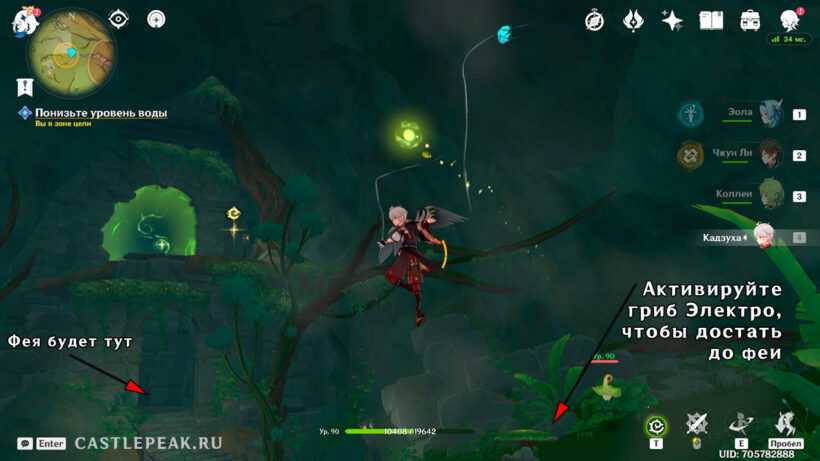The width and height of the screenshot is (820, 461).
Task: Open the Adventurer Handbook book icon
Action: click(x=711, y=21)
